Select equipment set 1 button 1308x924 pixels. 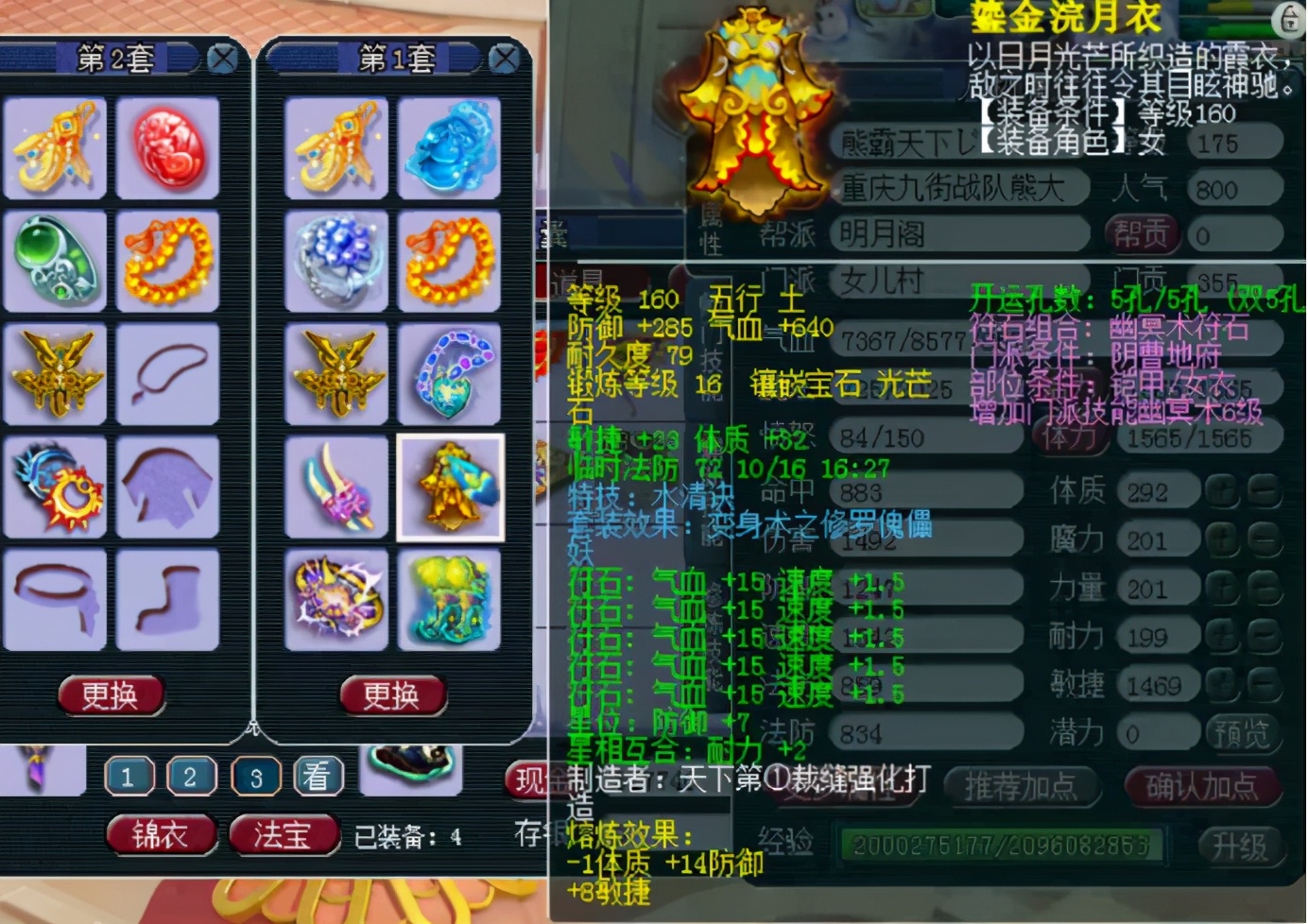click(x=128, y=776)
